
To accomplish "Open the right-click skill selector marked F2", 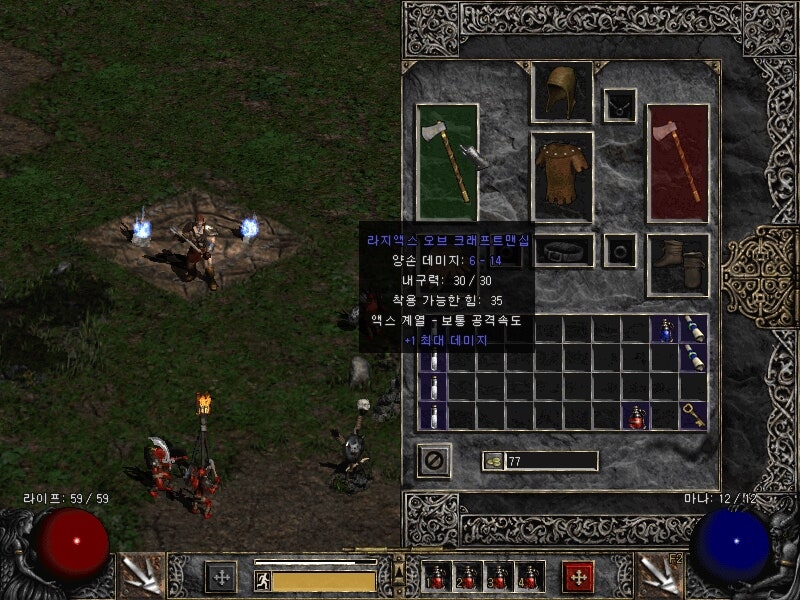I will (658, 574).
